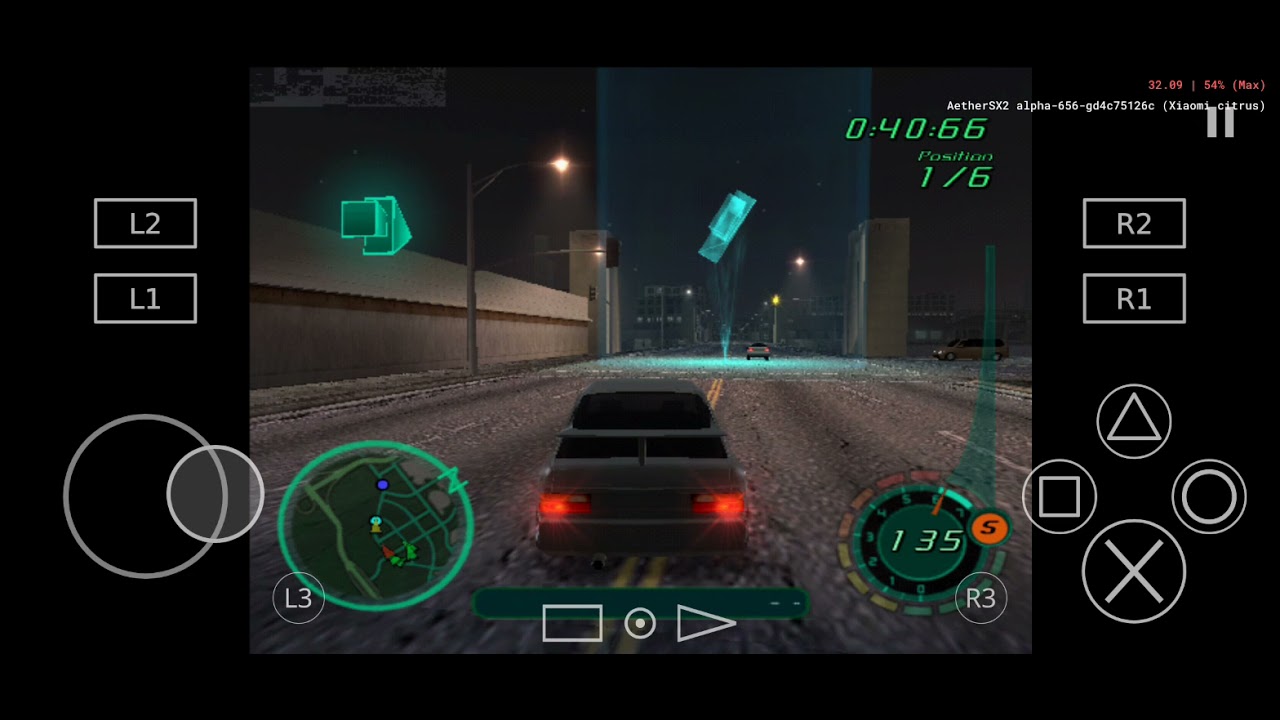Tap the R2 touch button
This screenshot has width=1280, height=720.
point(1134,223)
